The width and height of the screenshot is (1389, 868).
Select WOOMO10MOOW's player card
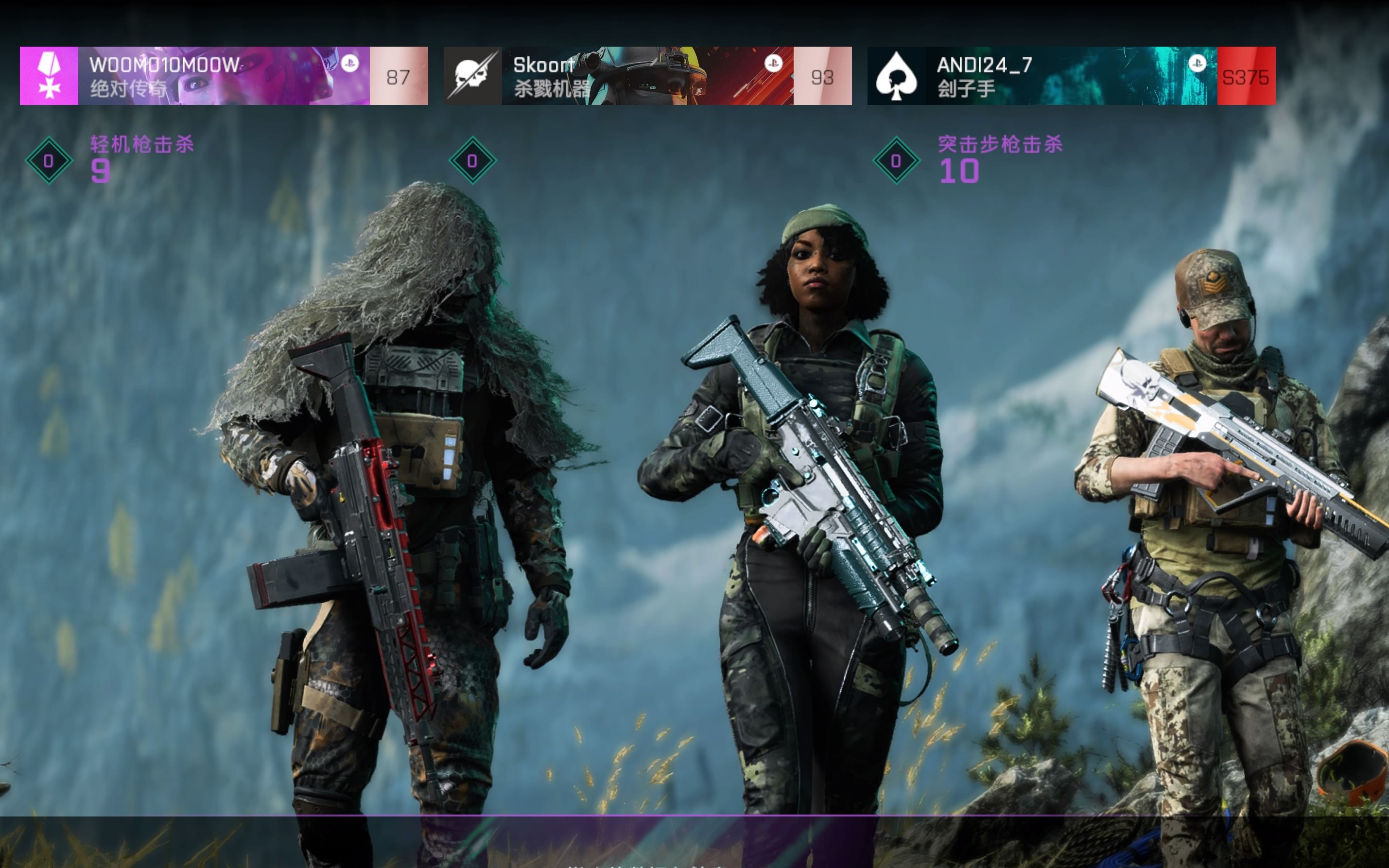coord(224,76)
